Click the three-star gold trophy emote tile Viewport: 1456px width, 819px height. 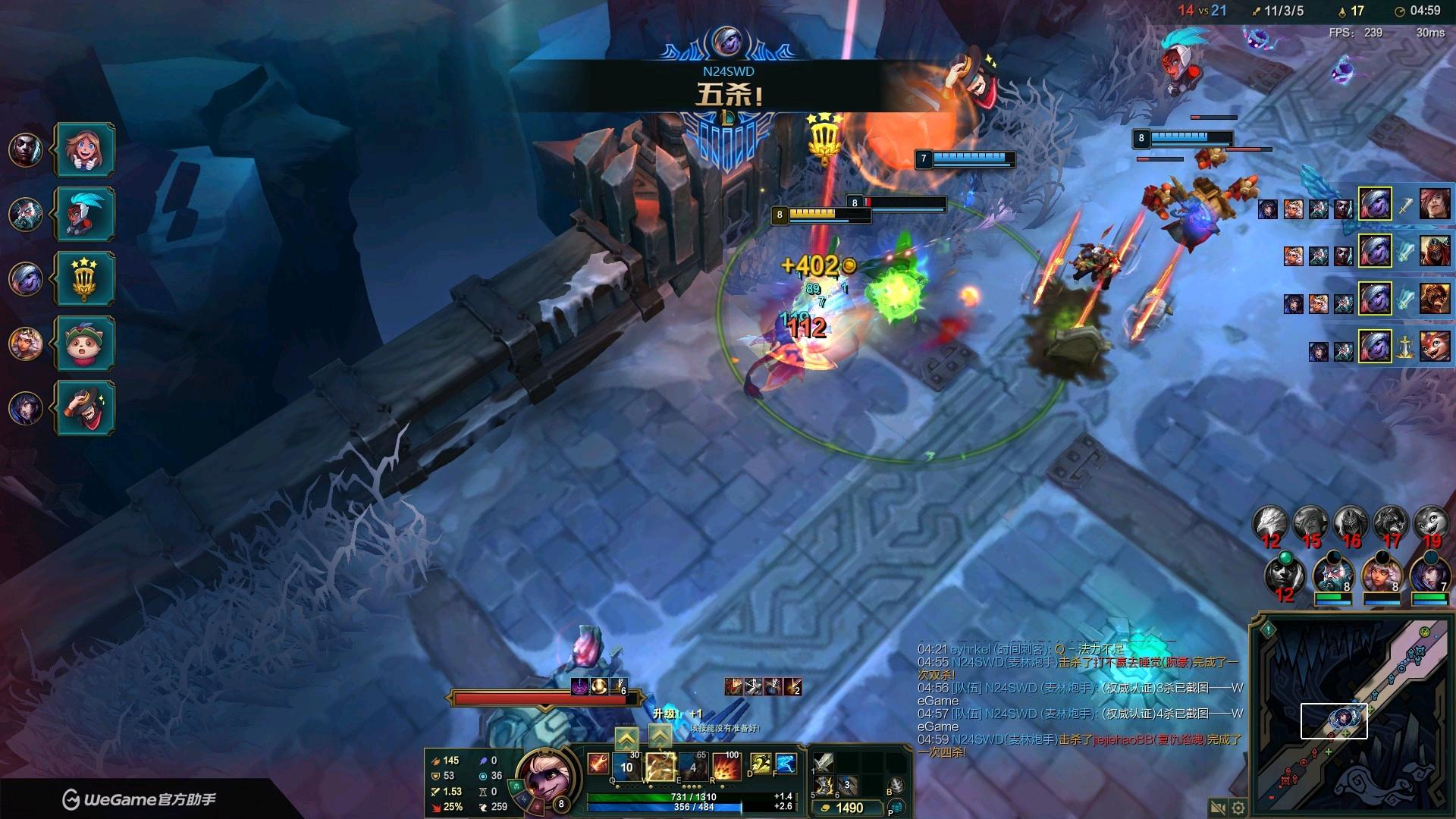85,278
